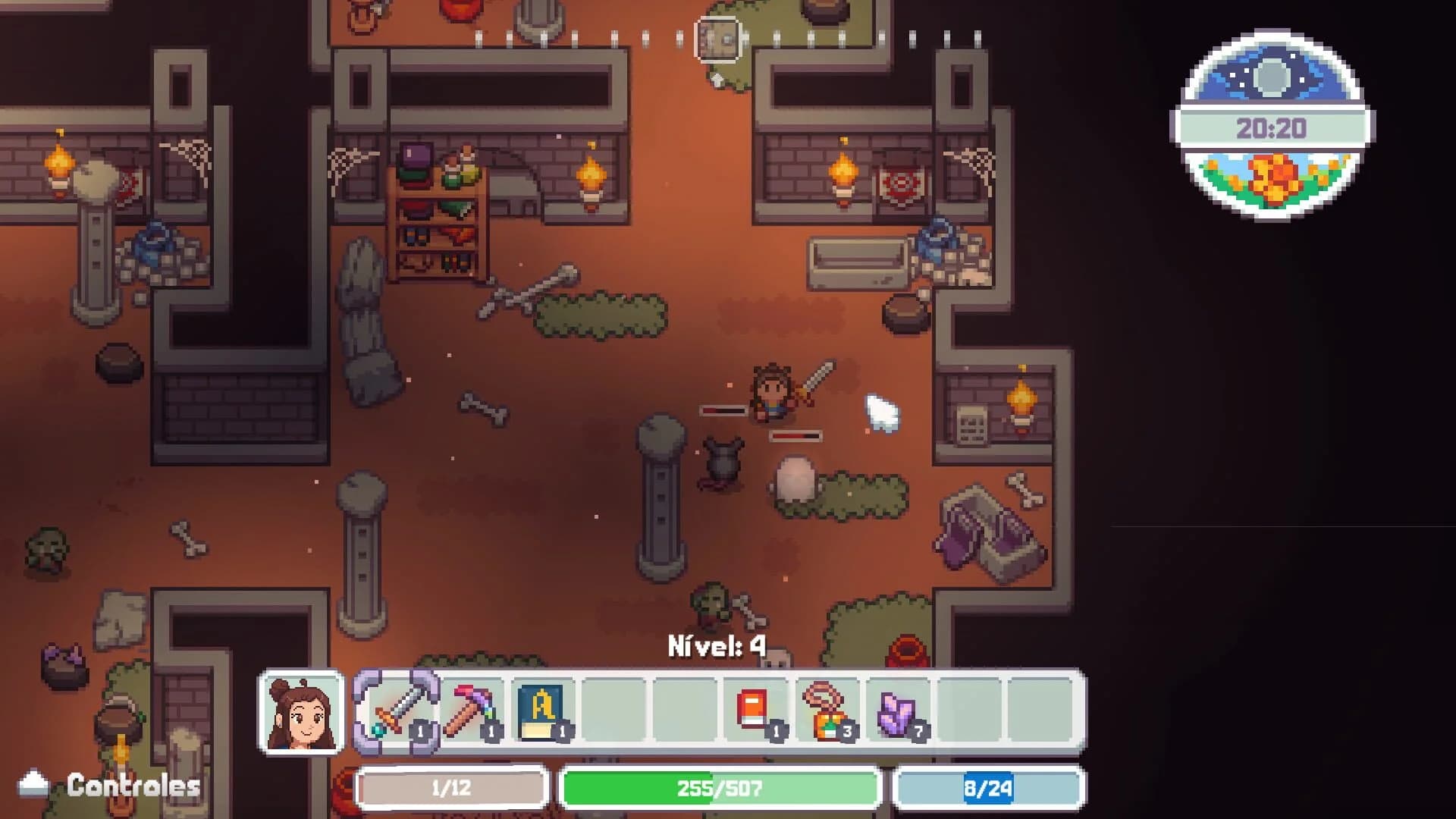Click the Nível: 4 label
This screenshot has height=819, width=1456.
tap(716, 645)
